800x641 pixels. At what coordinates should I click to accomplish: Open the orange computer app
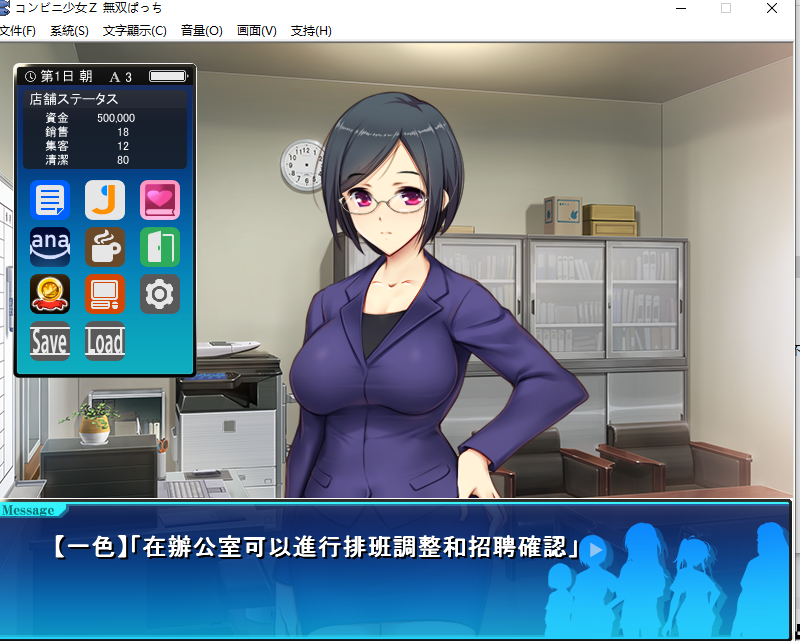(105, 294)
